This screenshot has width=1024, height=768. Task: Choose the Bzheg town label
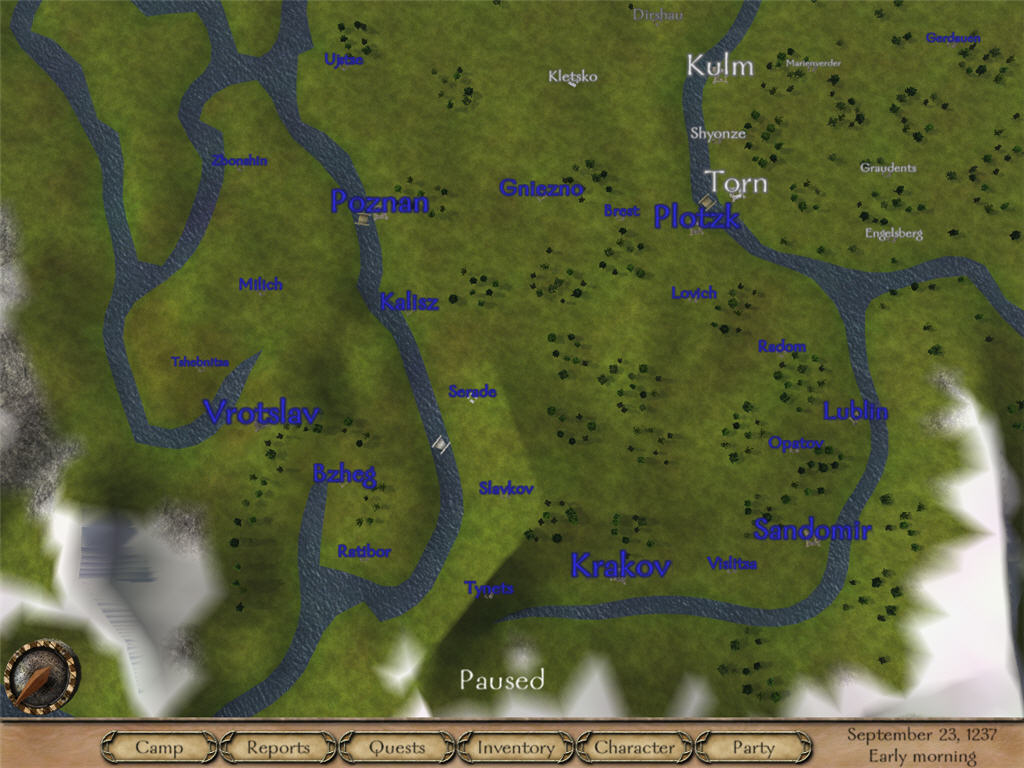click(x=343, y=474)
